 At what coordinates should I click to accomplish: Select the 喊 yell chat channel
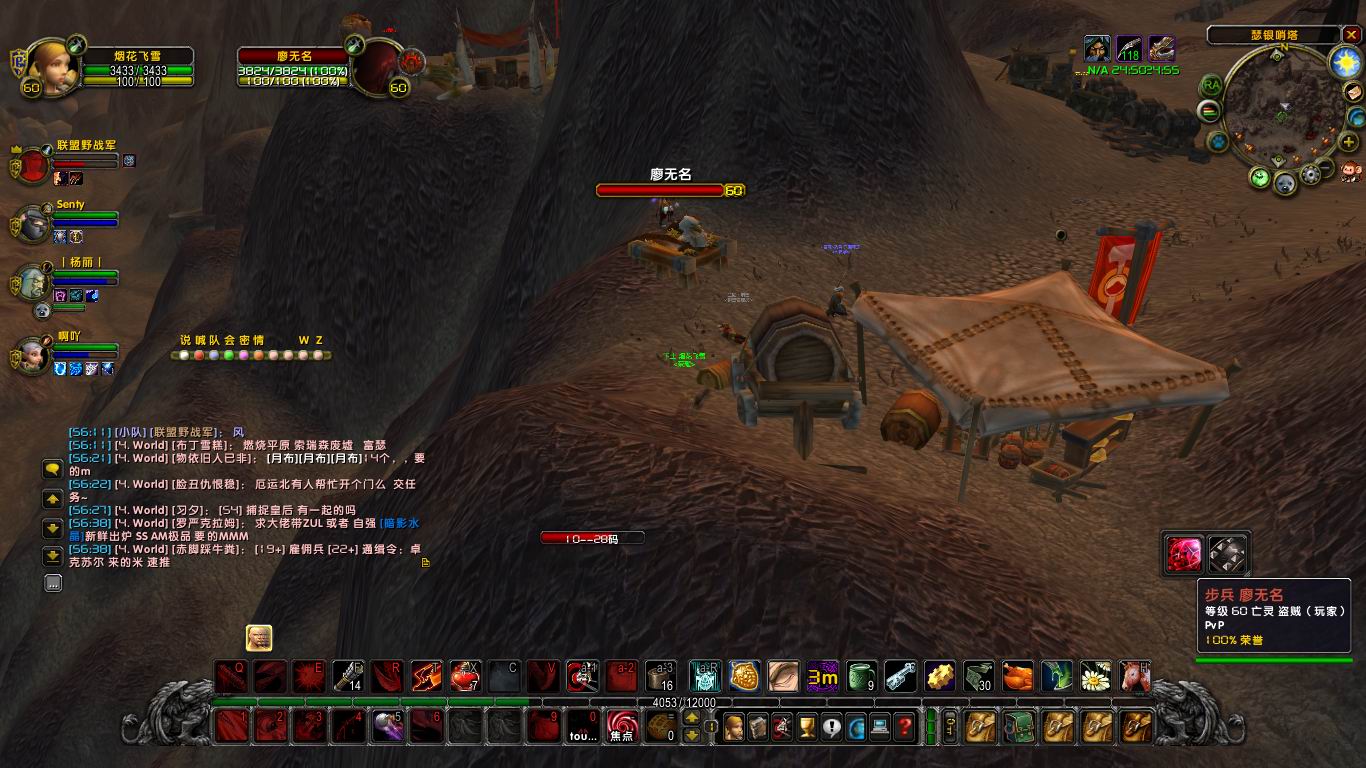198,340
